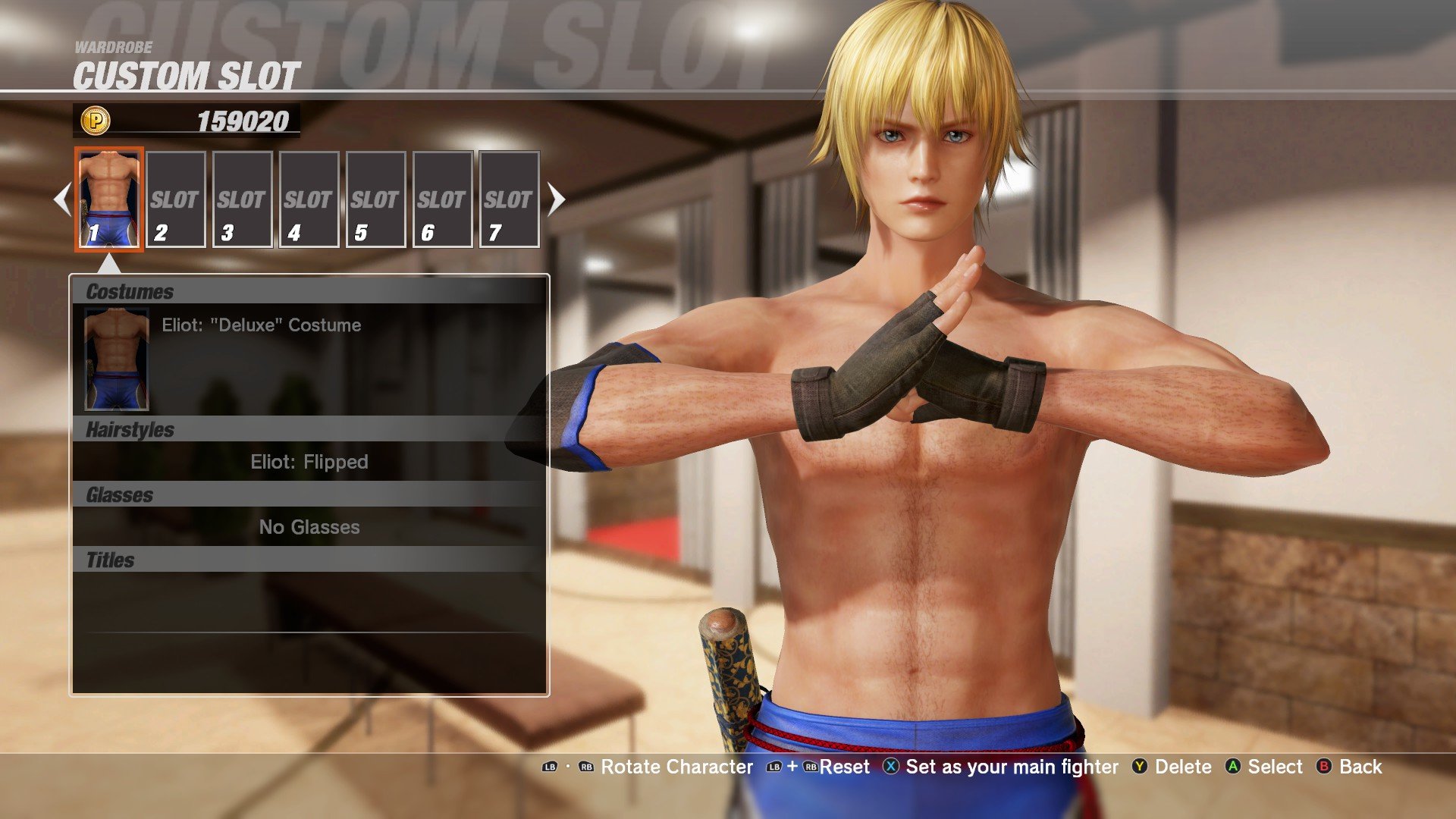Choose empty Slot 2
The height and width of the screenshot is (819, 1456).
(175, 199)
